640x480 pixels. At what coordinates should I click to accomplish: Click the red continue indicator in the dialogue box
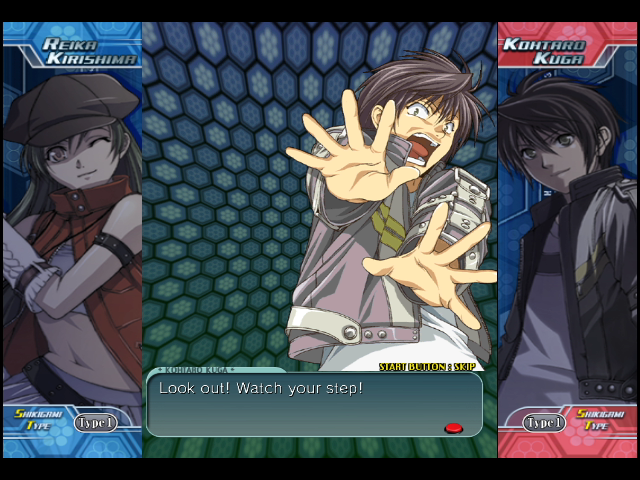click(x=453, y=428)
